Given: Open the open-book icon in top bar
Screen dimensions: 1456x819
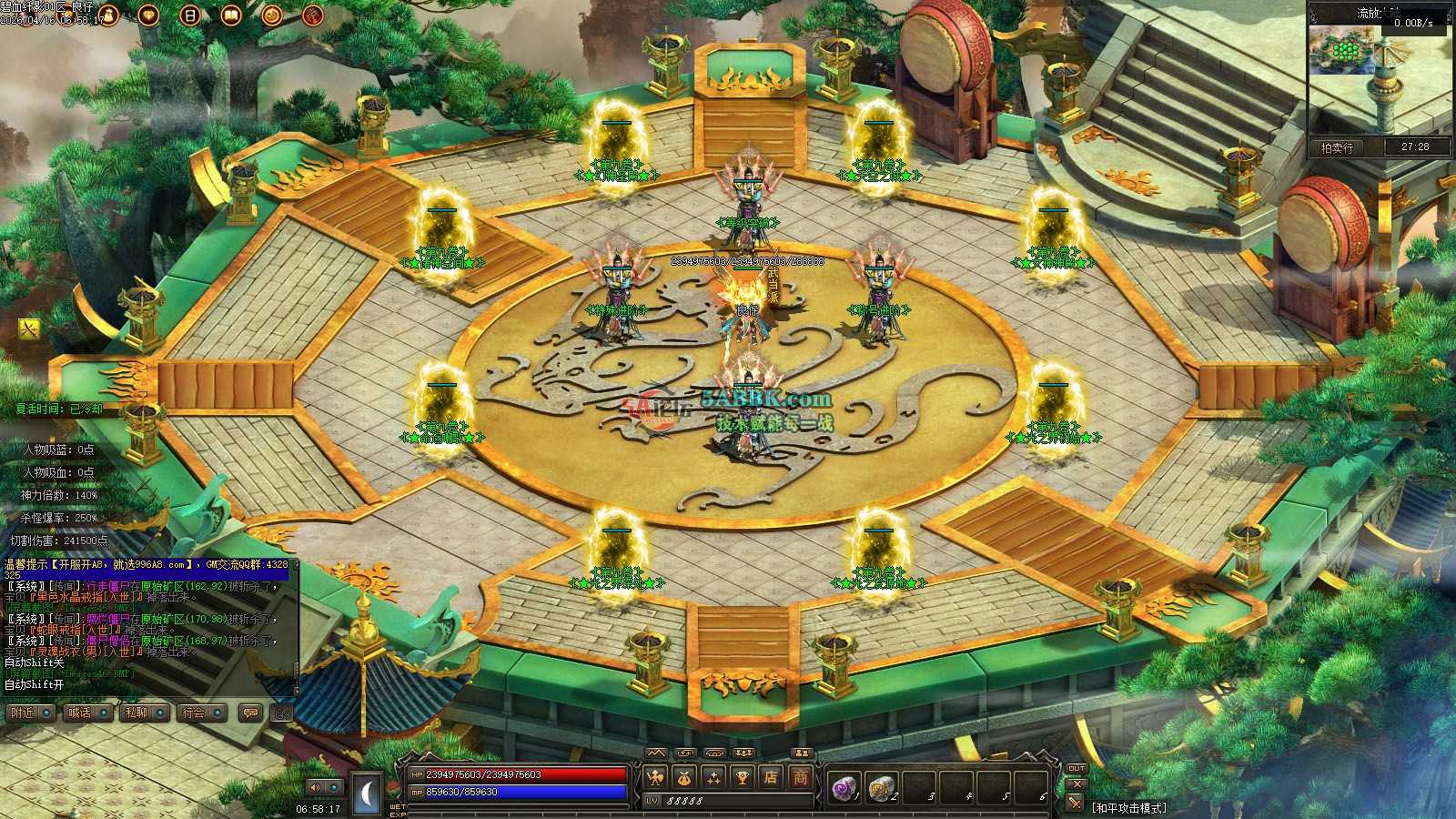Looking at the screenshot, I should pos(231,15).
